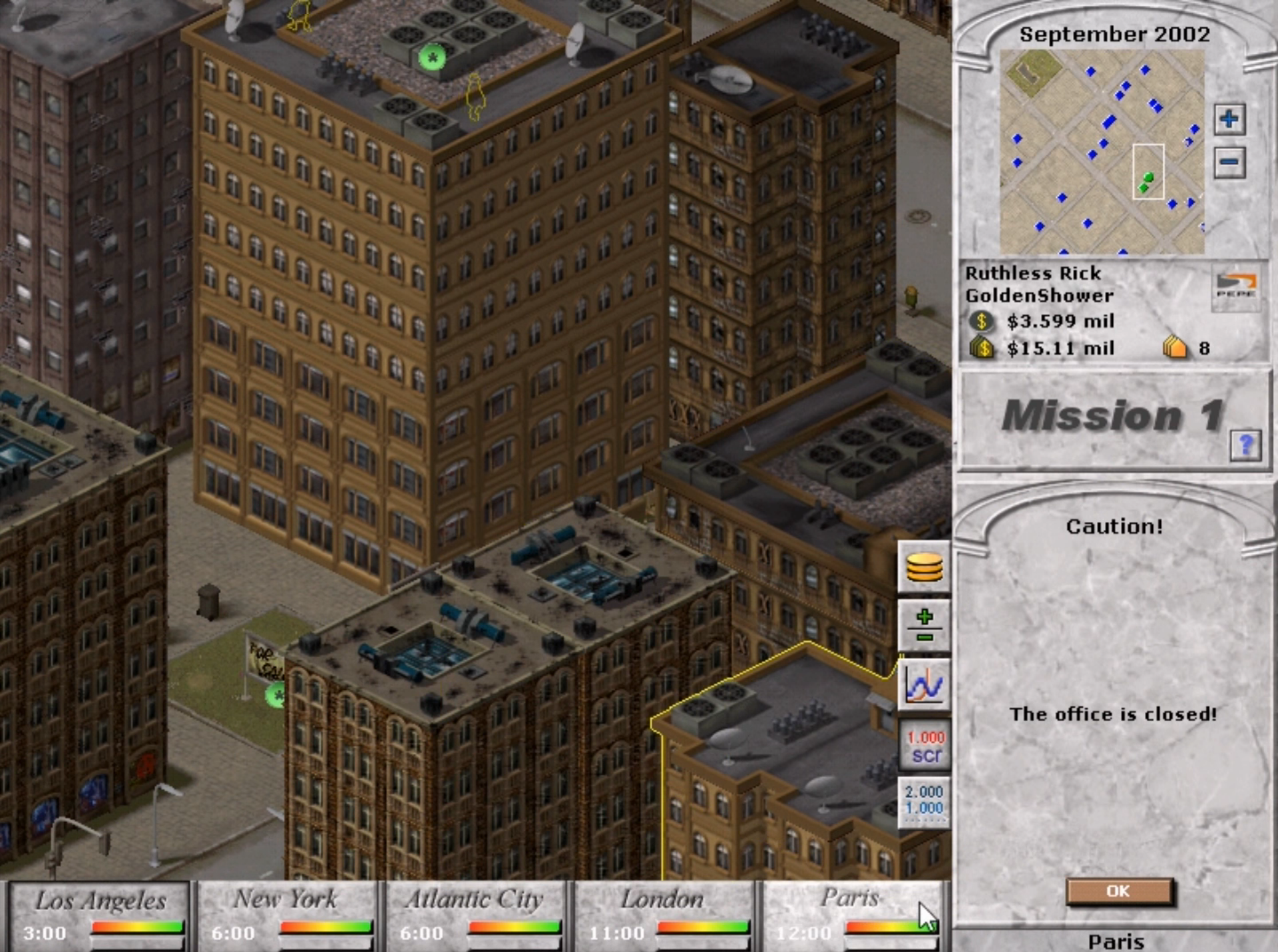Click the 2.000 1.000 ranking button
Image resolution: width=1278 pixels, height=952 pixels.
tap(924, 801)
